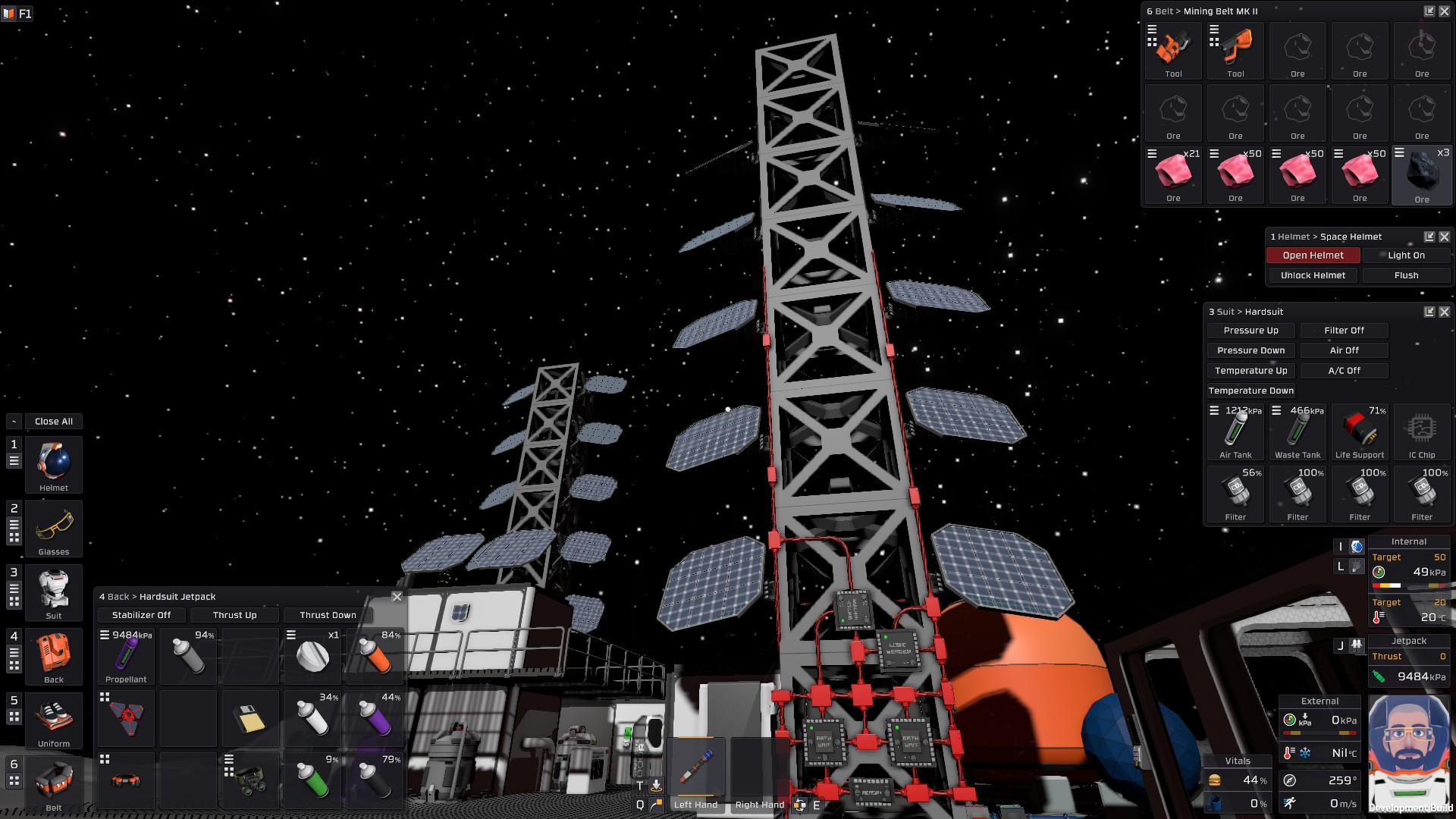Toggle Stabilizer Off in the Hardsuit Jetpack
Image resolution: width=1456 pixels, height=819 pixels.
coord(141,615)
